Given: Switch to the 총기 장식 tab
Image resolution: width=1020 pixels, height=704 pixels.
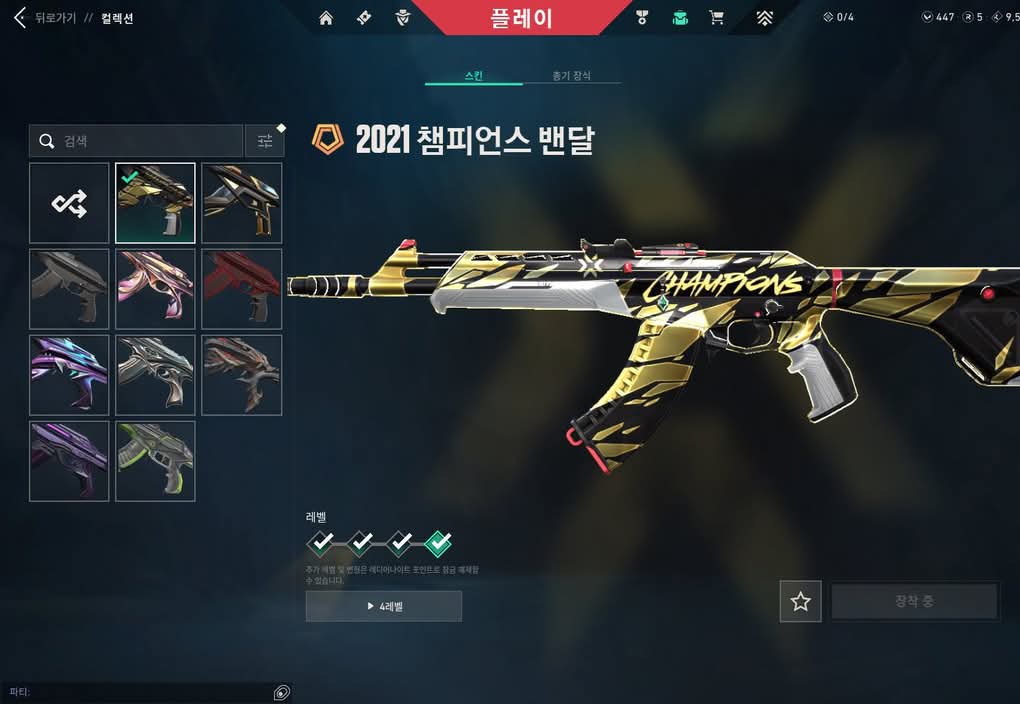Looking at the screenshot, I should pos(571,76).
